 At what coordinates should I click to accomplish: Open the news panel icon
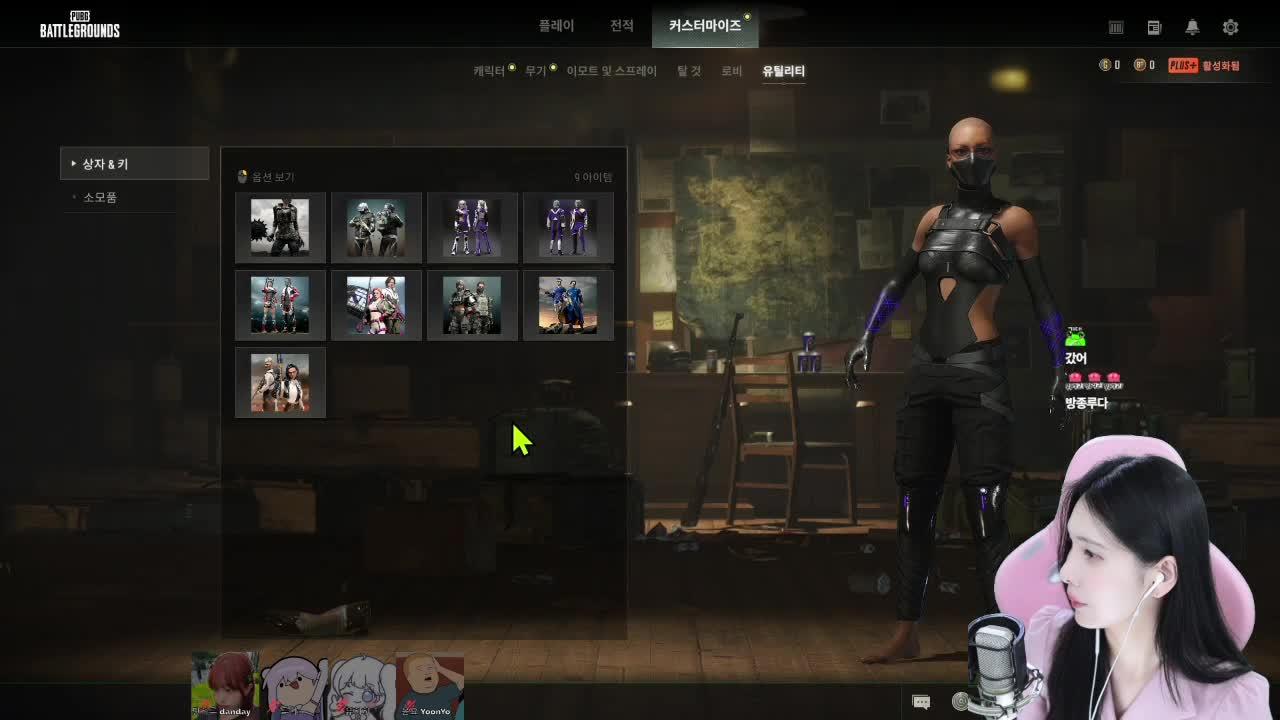(x=1154, y=27)
